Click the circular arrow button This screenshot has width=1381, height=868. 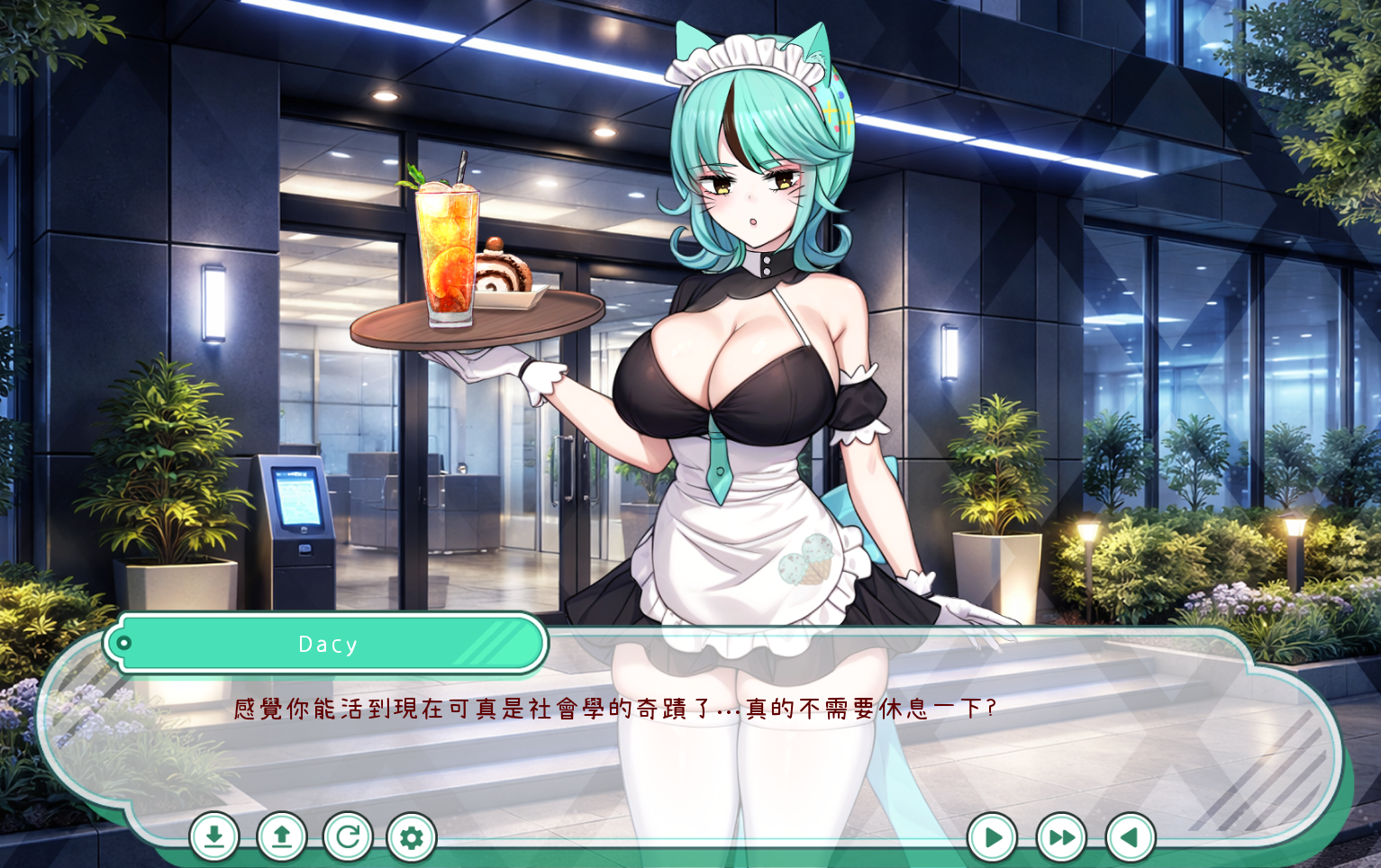pos(348,837)
